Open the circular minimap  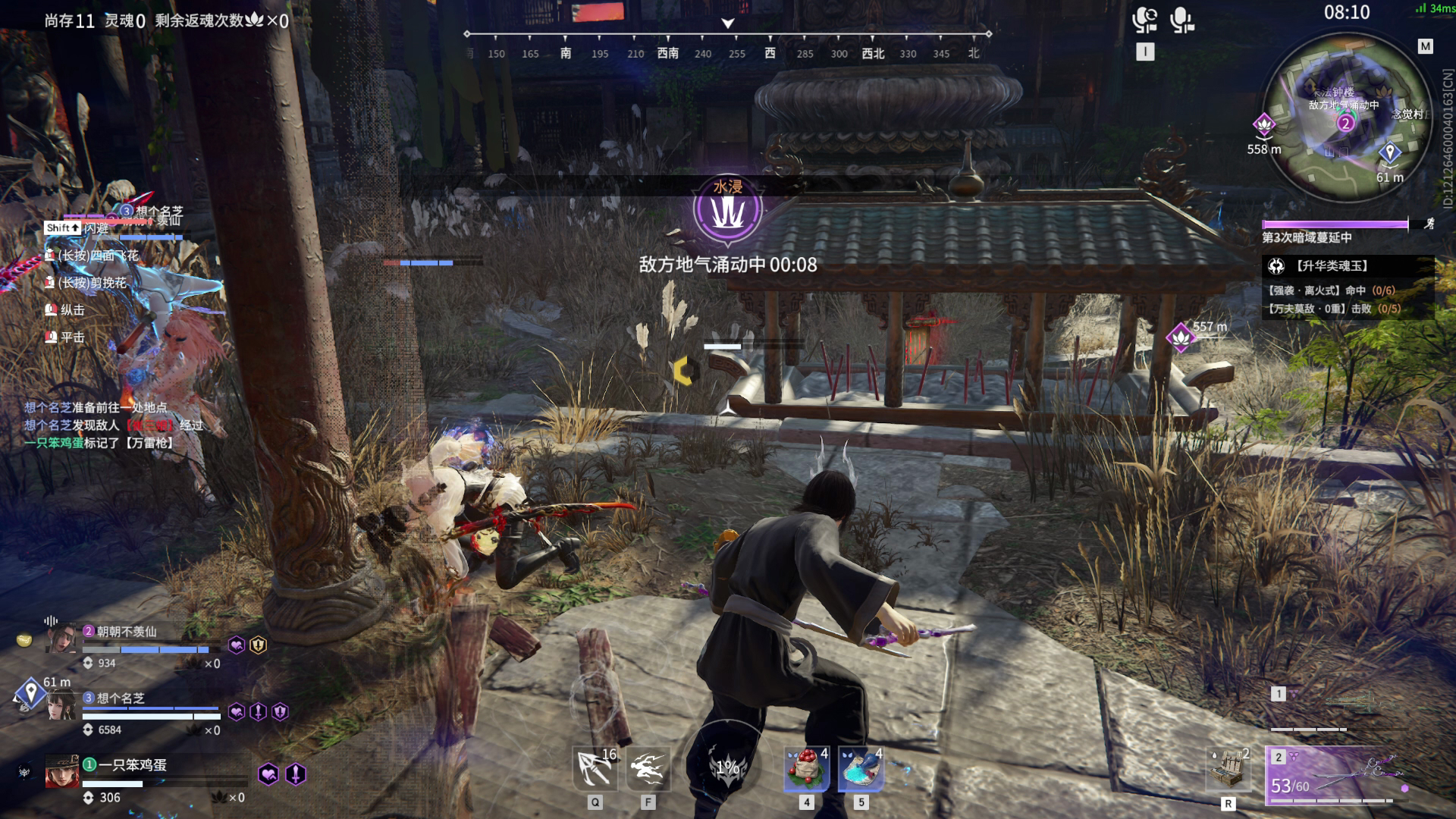[x=1347, y=118]
